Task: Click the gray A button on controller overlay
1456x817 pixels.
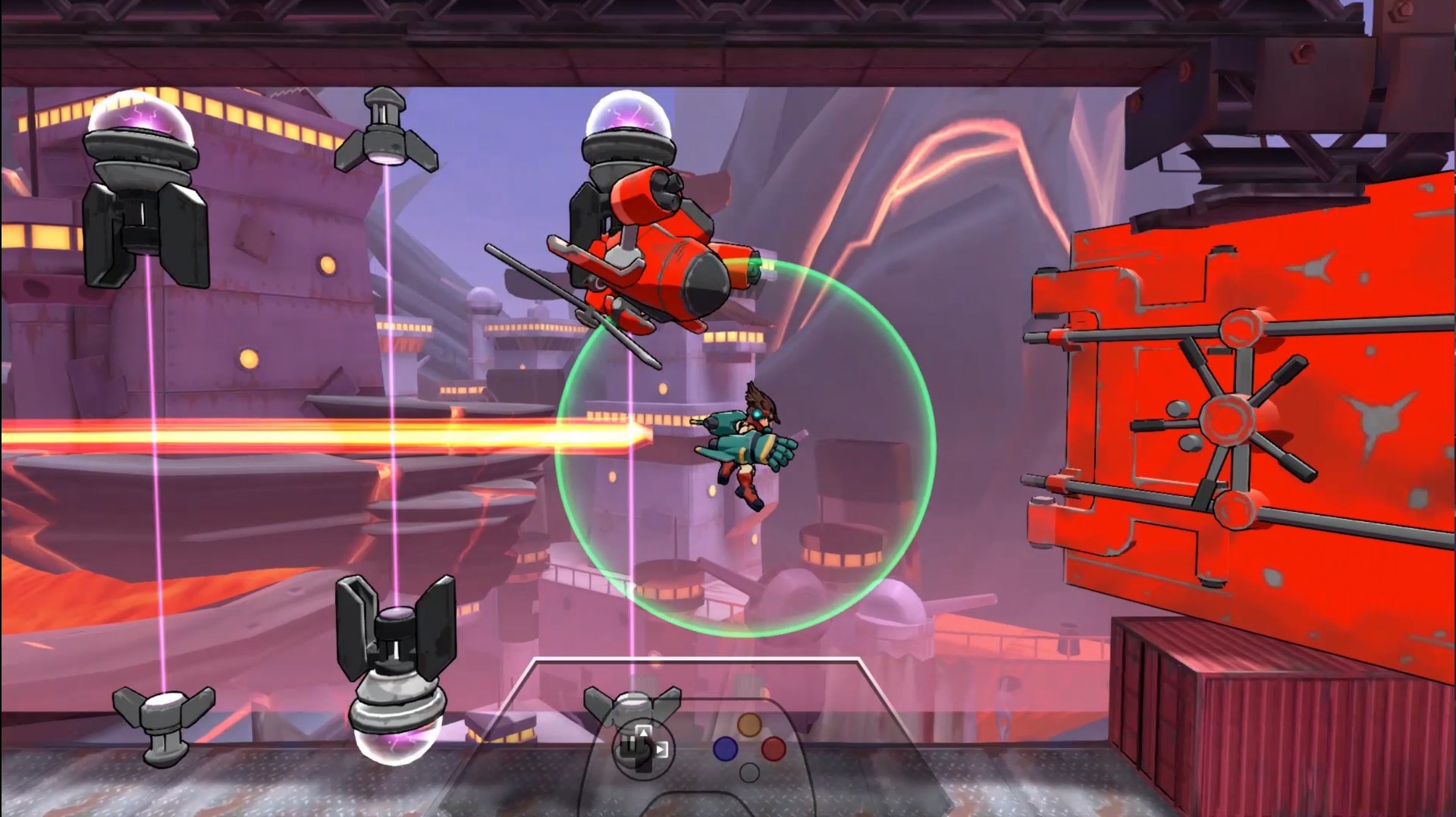Action: [749, 772]
